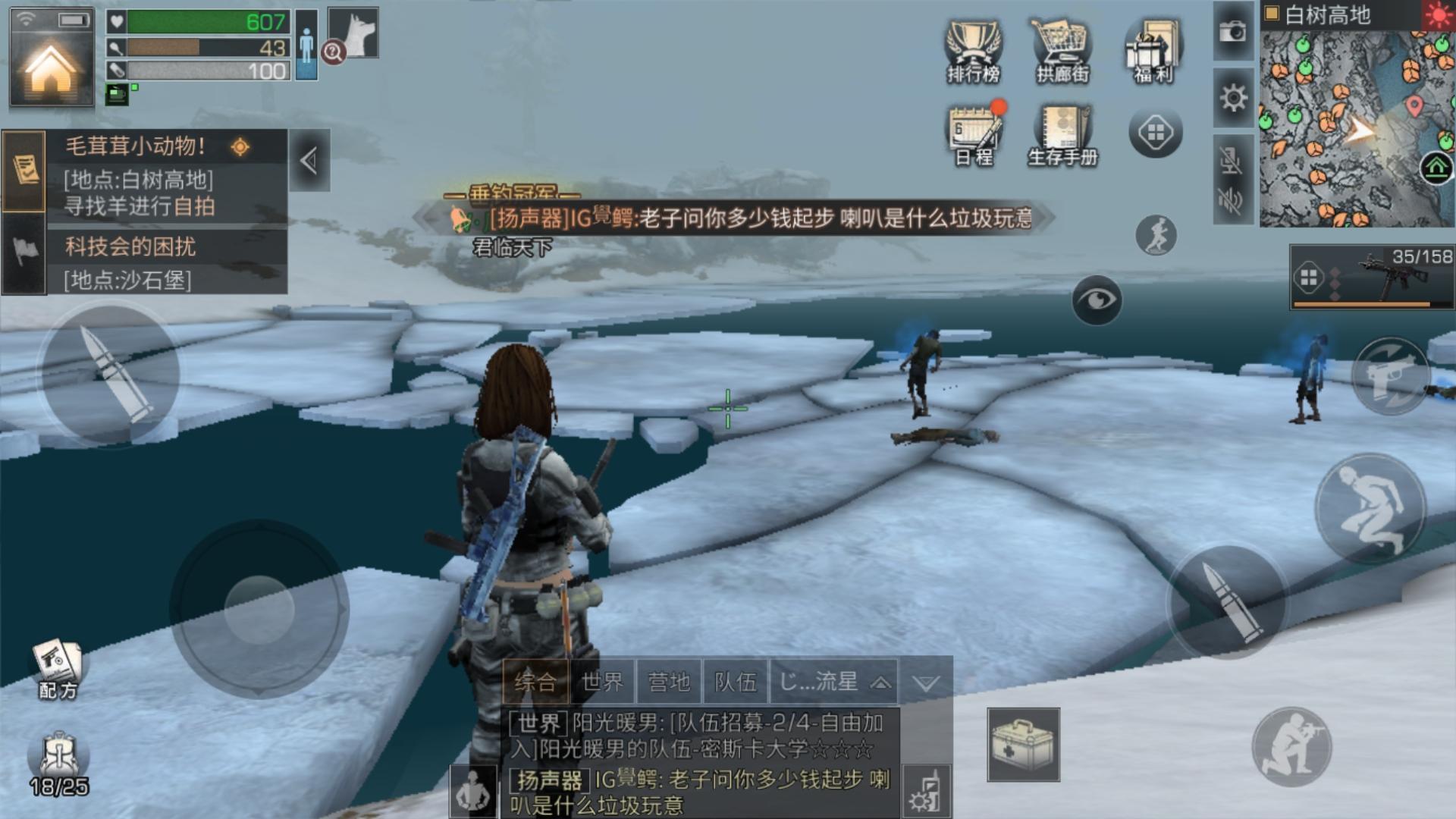1456x819 pixels.
Task: Open the 配方 recipe menu
Action: point(58,669)
